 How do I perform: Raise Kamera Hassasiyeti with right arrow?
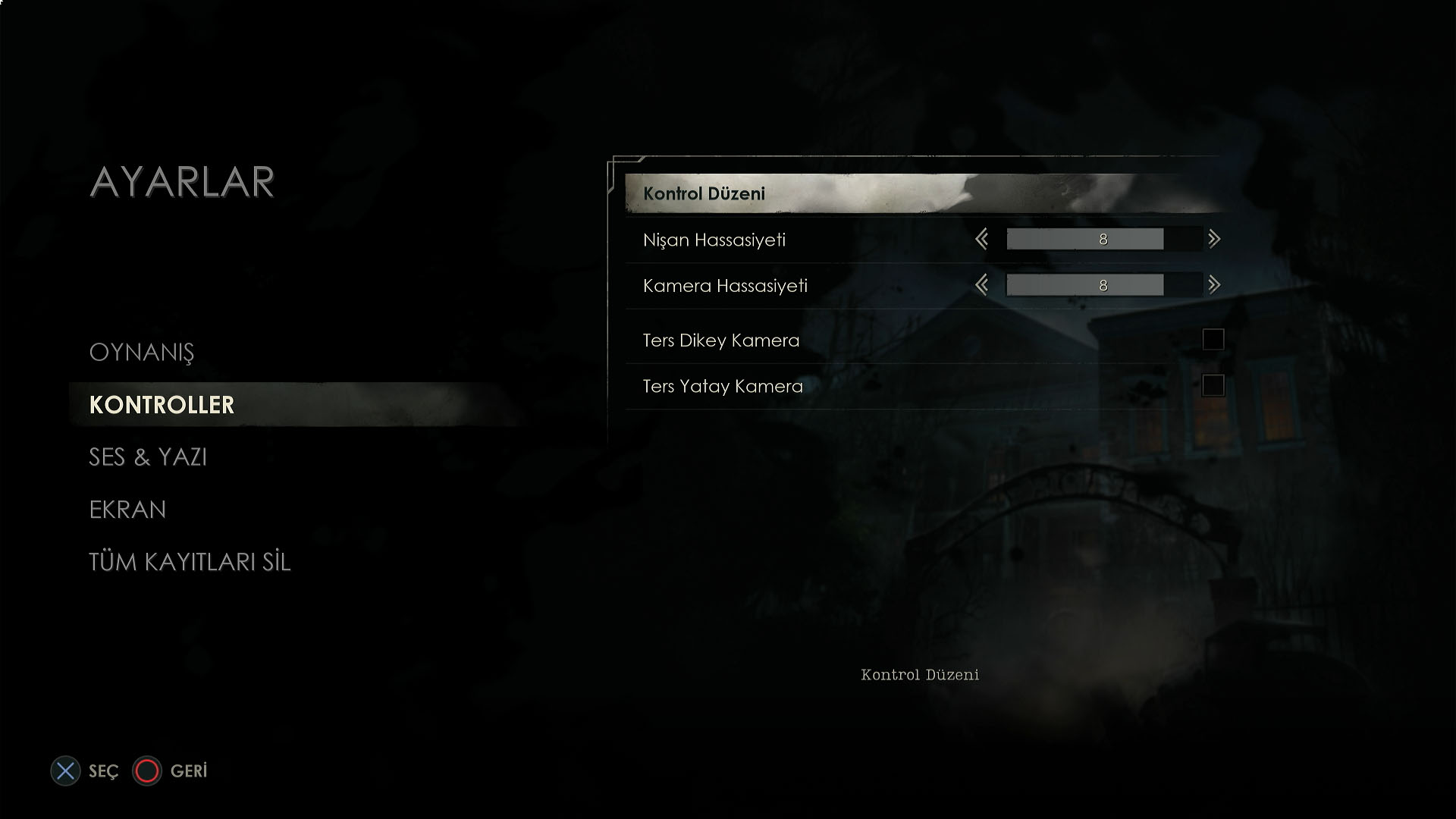click(1214, 285)
